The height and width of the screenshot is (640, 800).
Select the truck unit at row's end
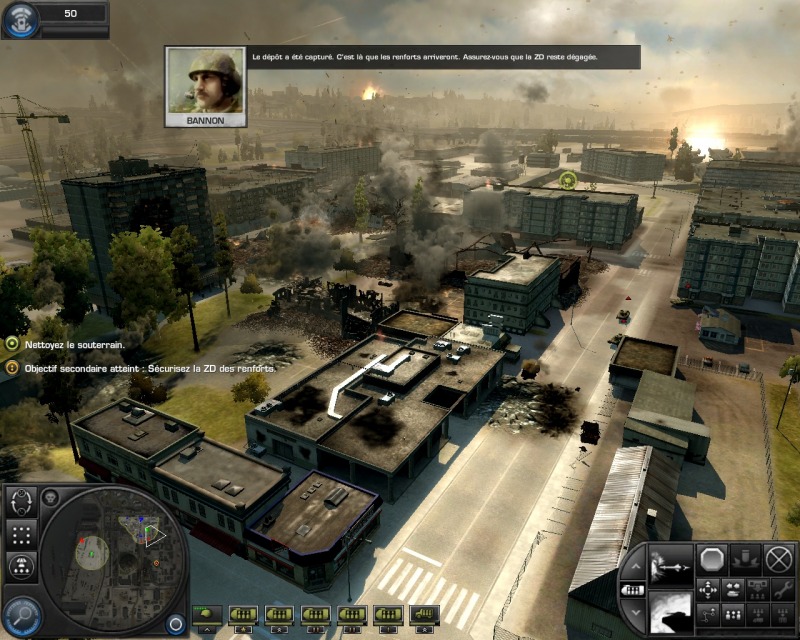[x=425, y=613]
